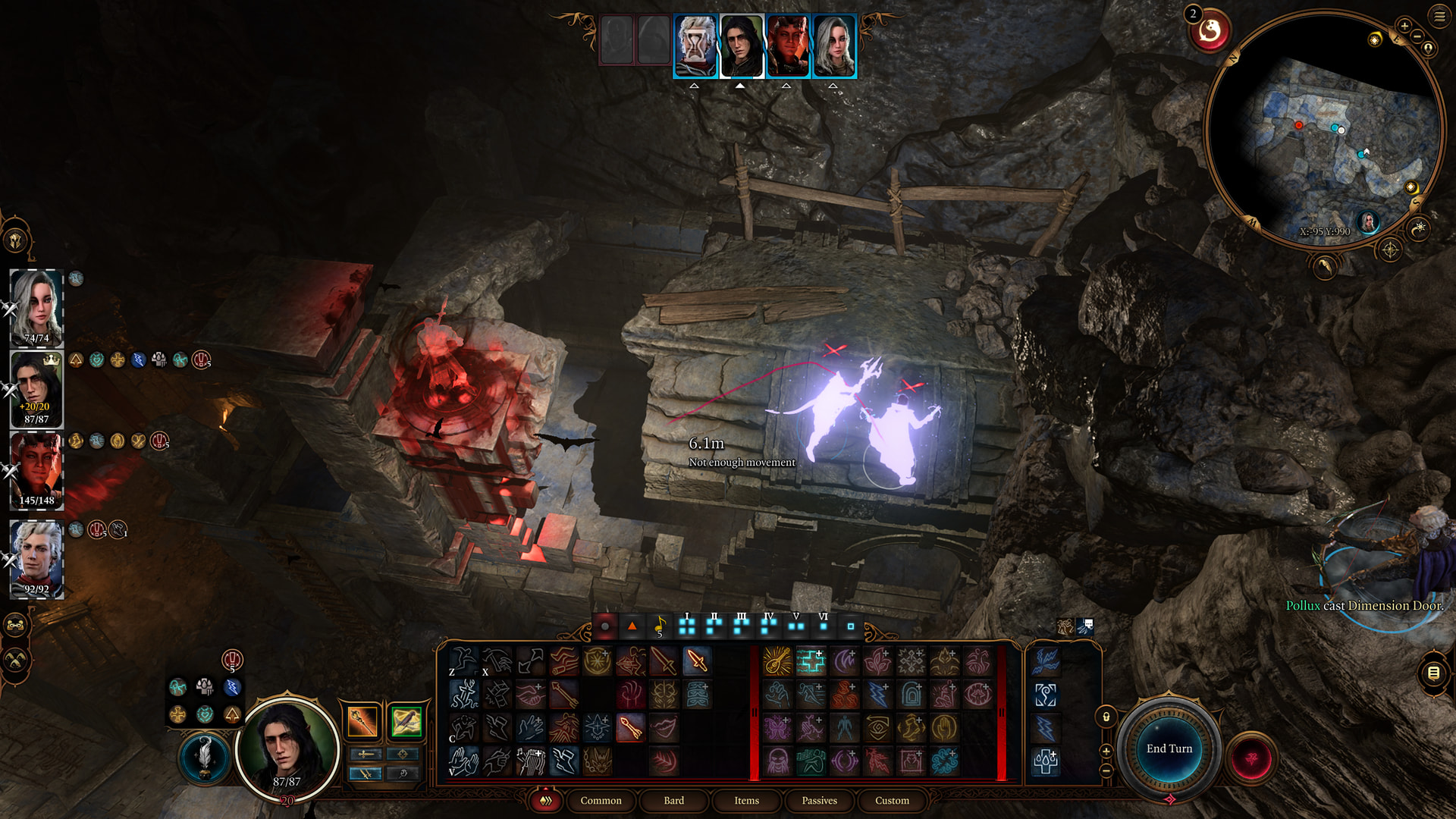Zoom in the minimap with plus button
Screen dimensions: 1456x819
click(x=1404, y=26)
